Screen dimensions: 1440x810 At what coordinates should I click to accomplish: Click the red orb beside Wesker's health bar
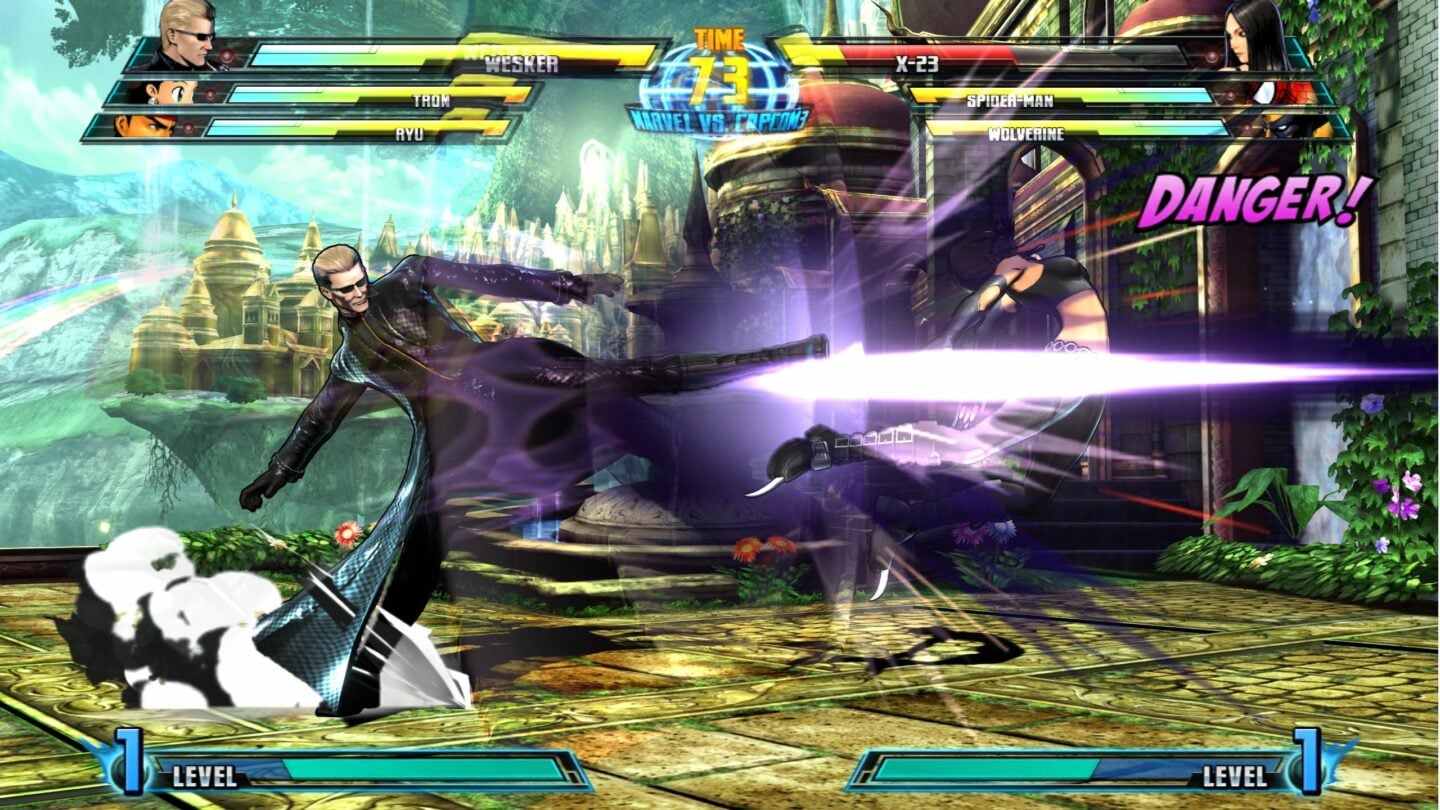click(x=225, y=57)
